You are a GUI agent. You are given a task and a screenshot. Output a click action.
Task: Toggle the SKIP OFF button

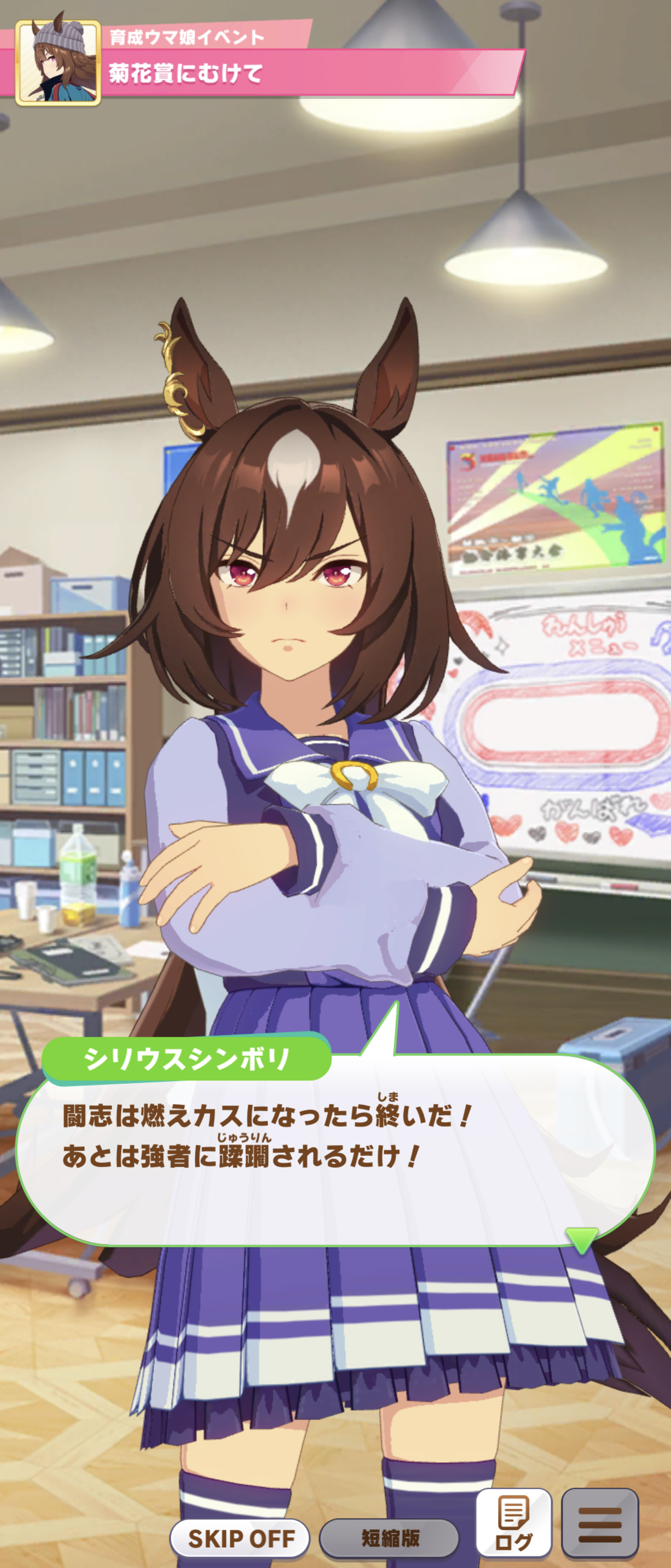[x=240, y=1537]
